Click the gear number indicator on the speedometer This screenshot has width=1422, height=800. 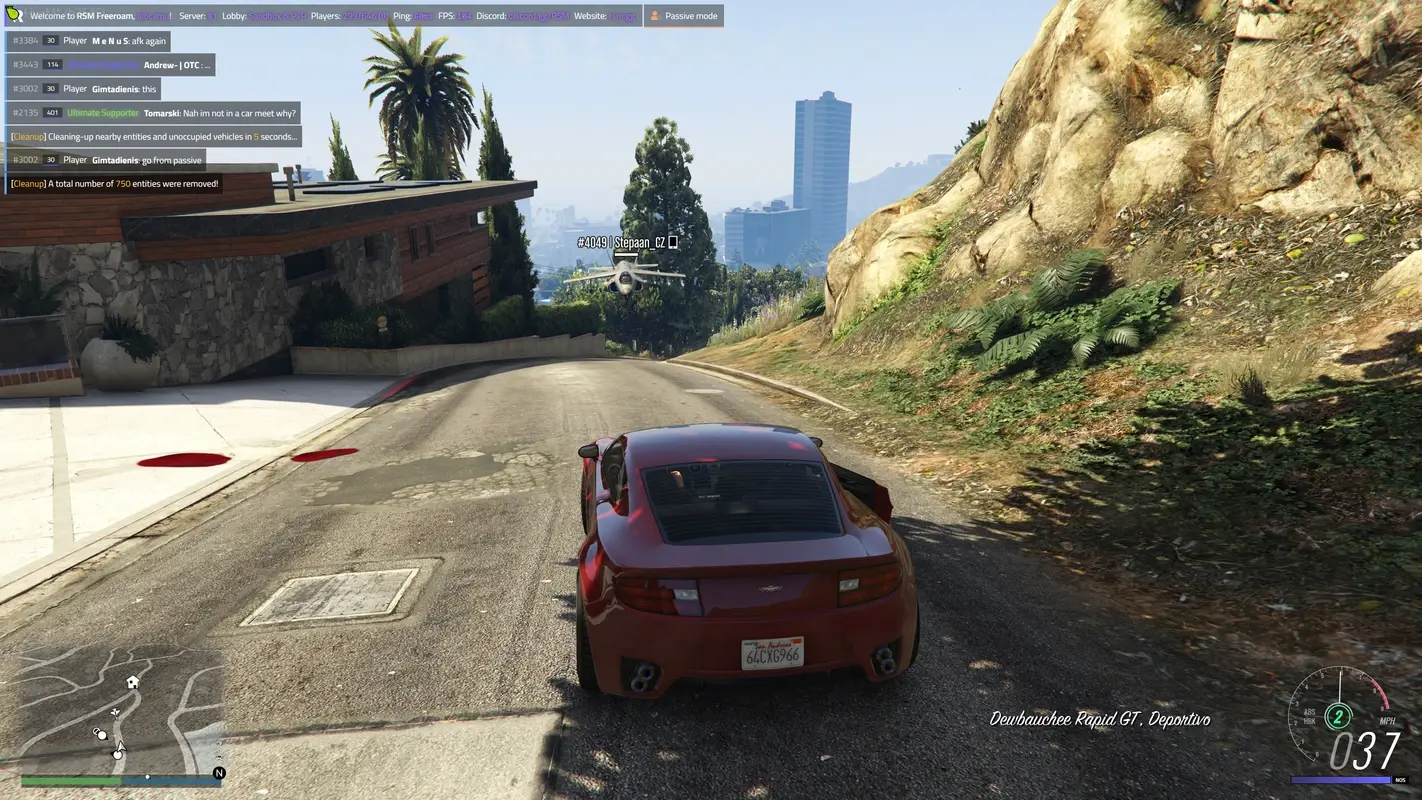tap(1339, 717)
